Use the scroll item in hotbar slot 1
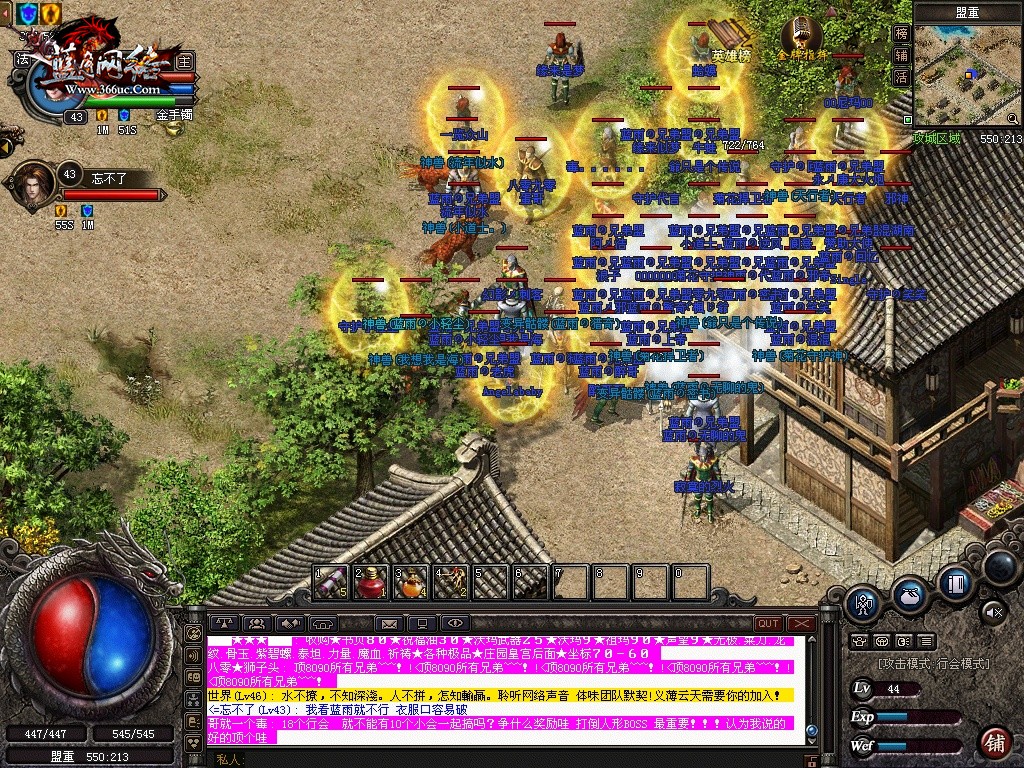Image resolution: width=1024 pixels, height=768 pixels. pos(331,581)
